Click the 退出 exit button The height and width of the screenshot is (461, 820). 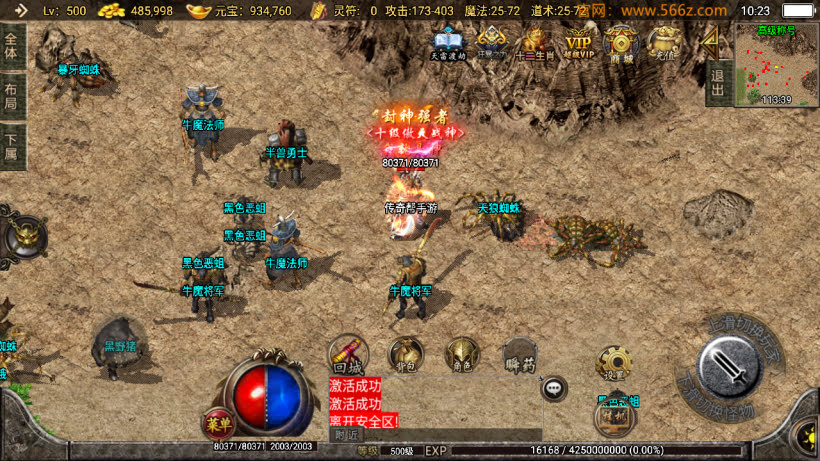[717, 77]
